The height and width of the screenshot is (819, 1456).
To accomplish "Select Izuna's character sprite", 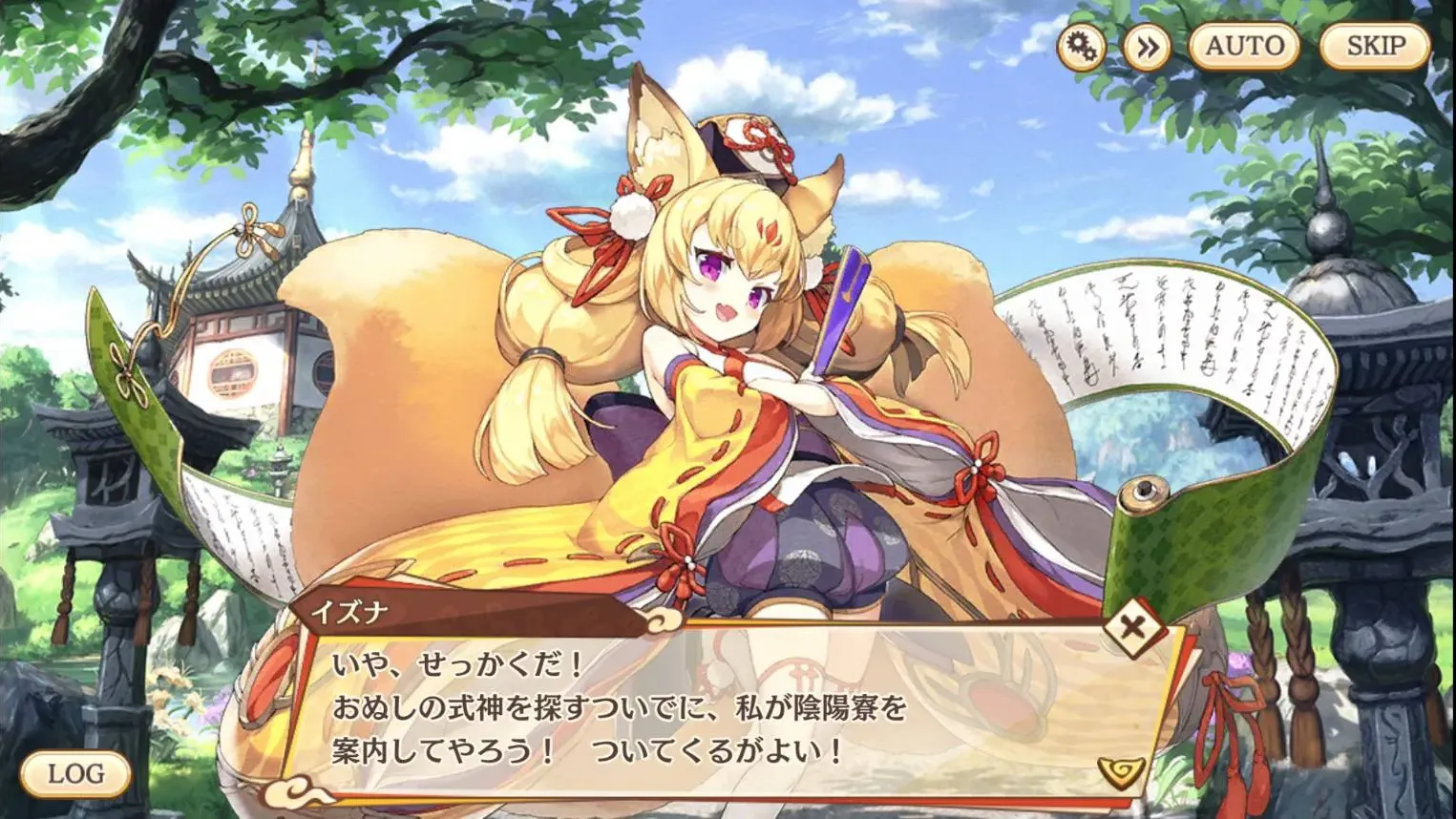I will (726, 382).
